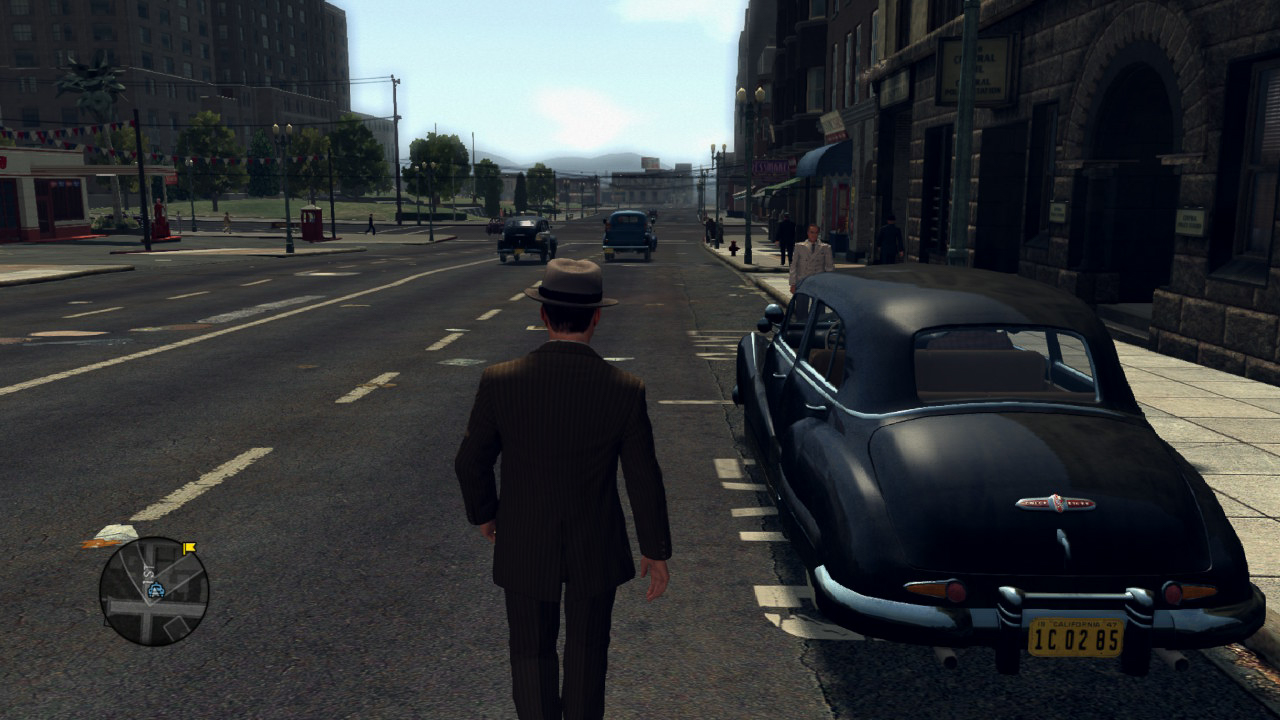This screenshot has width=1280, height=720.
Task: Open the circular street minimap
Action: 154,591
